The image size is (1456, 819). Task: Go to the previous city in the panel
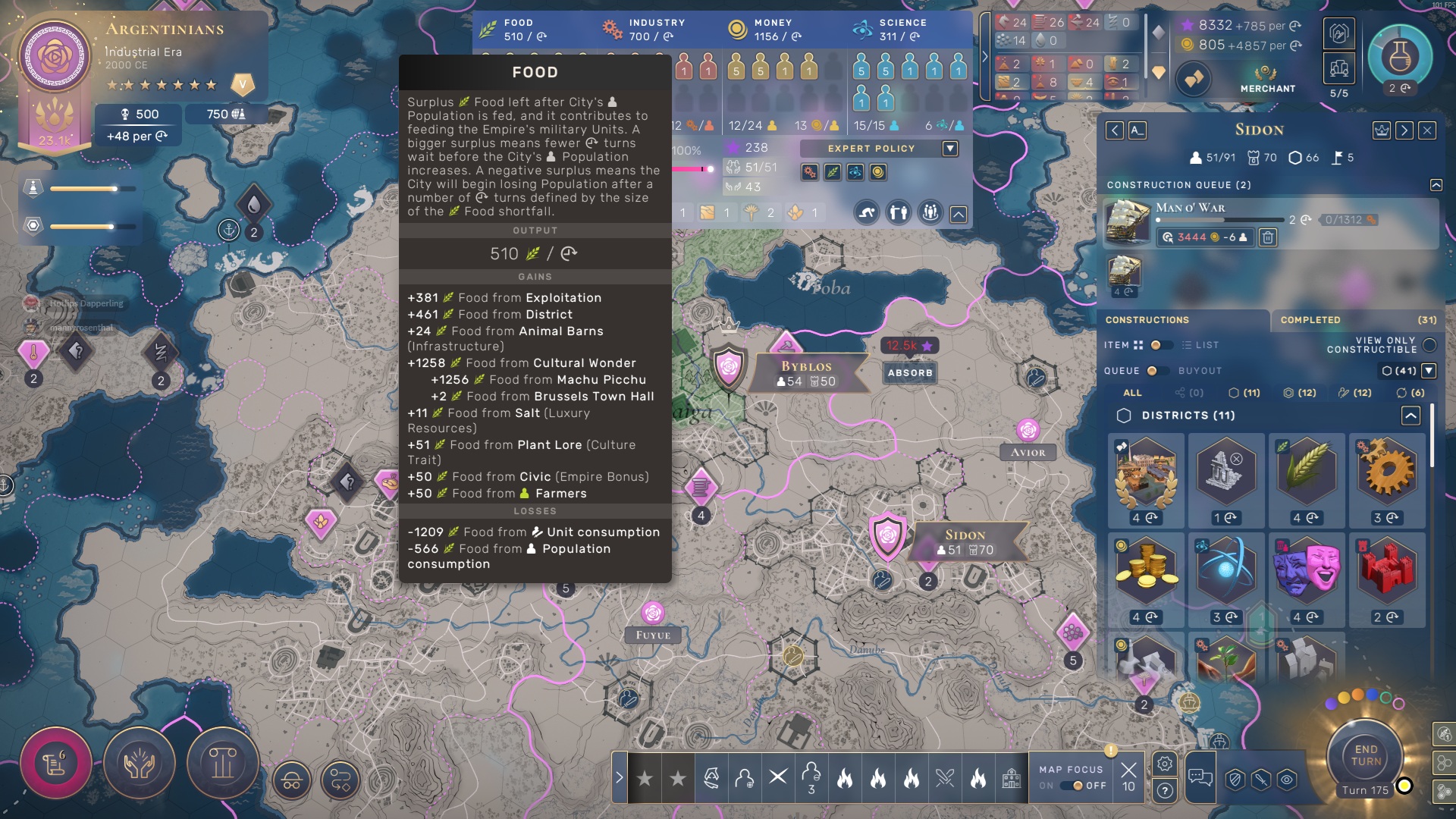click(x=1114, y=130)
